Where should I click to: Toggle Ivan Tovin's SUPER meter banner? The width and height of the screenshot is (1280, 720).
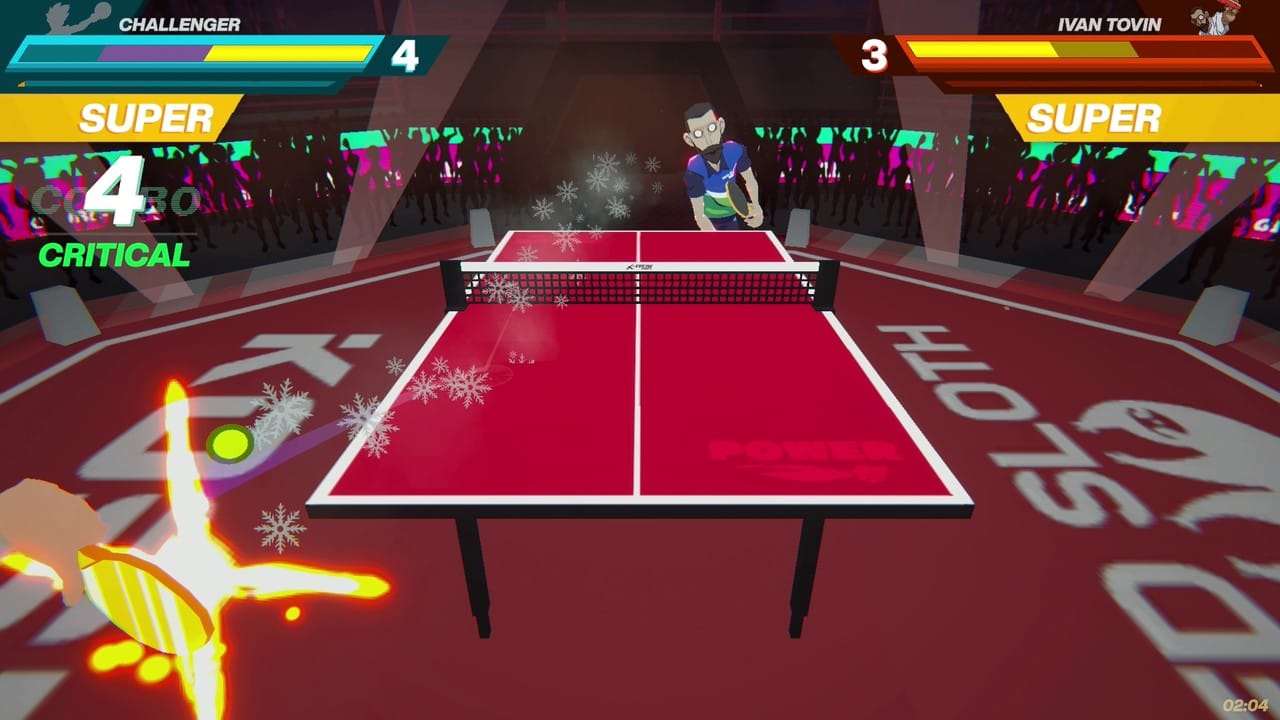[1095, 117]
